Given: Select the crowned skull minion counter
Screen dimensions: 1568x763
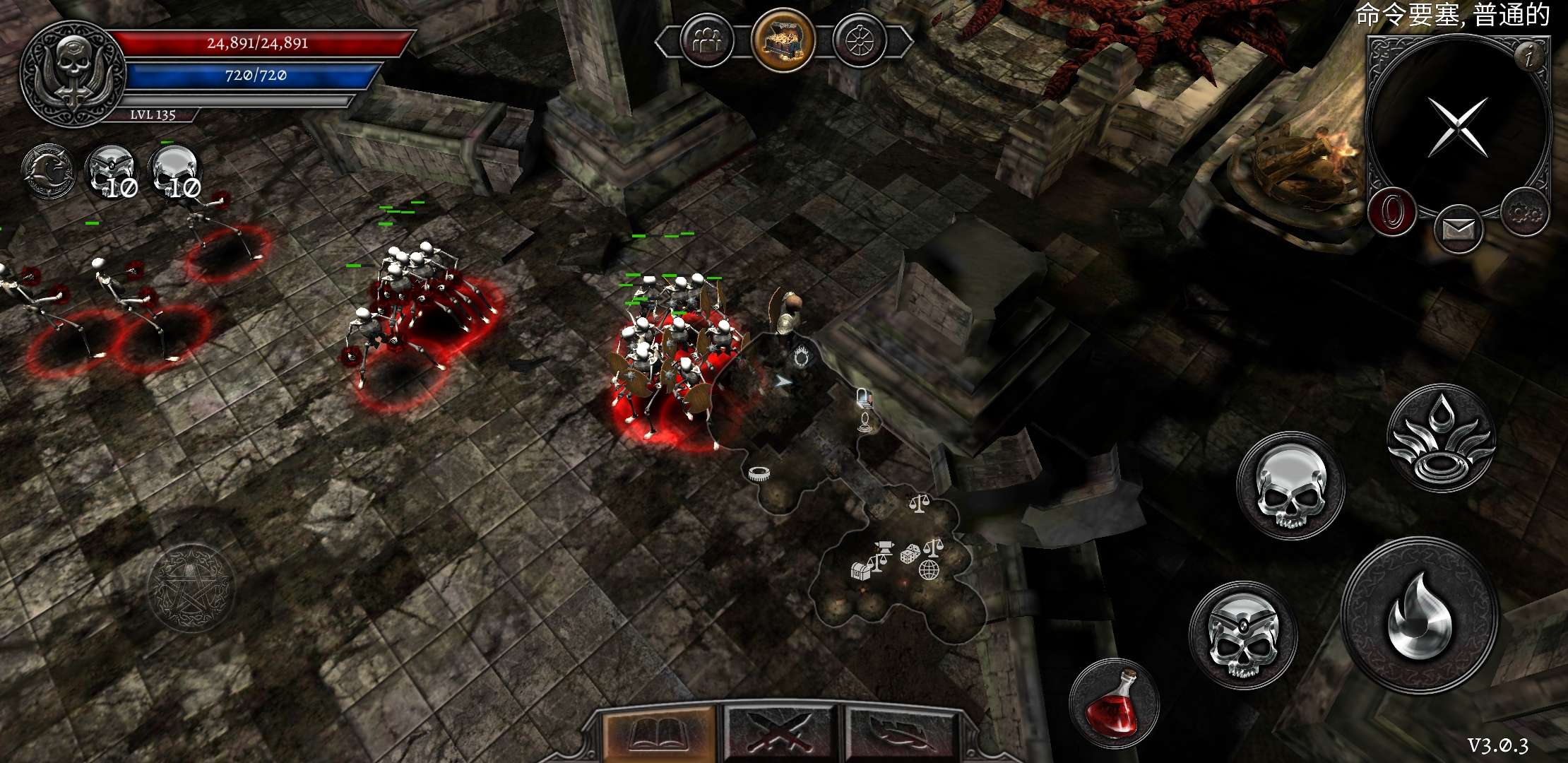Looking at the screenshot, I should click(x=112, y=172).
